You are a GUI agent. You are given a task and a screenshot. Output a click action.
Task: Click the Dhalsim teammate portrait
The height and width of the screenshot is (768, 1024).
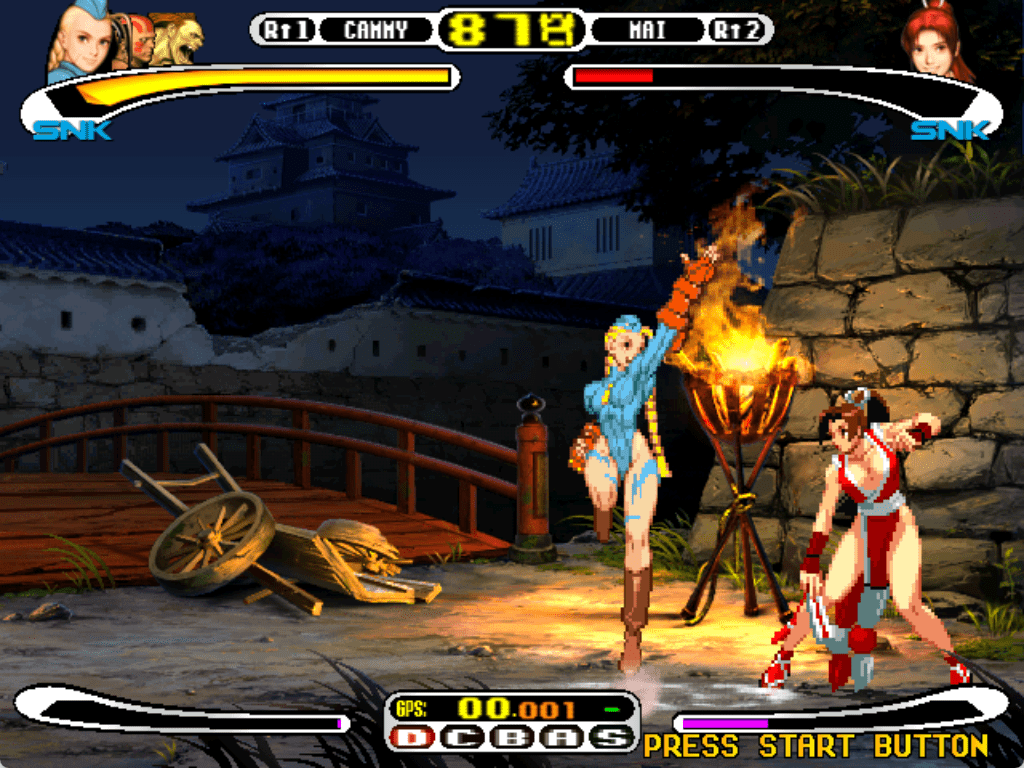pyautogui.click(x=140, y=40)
